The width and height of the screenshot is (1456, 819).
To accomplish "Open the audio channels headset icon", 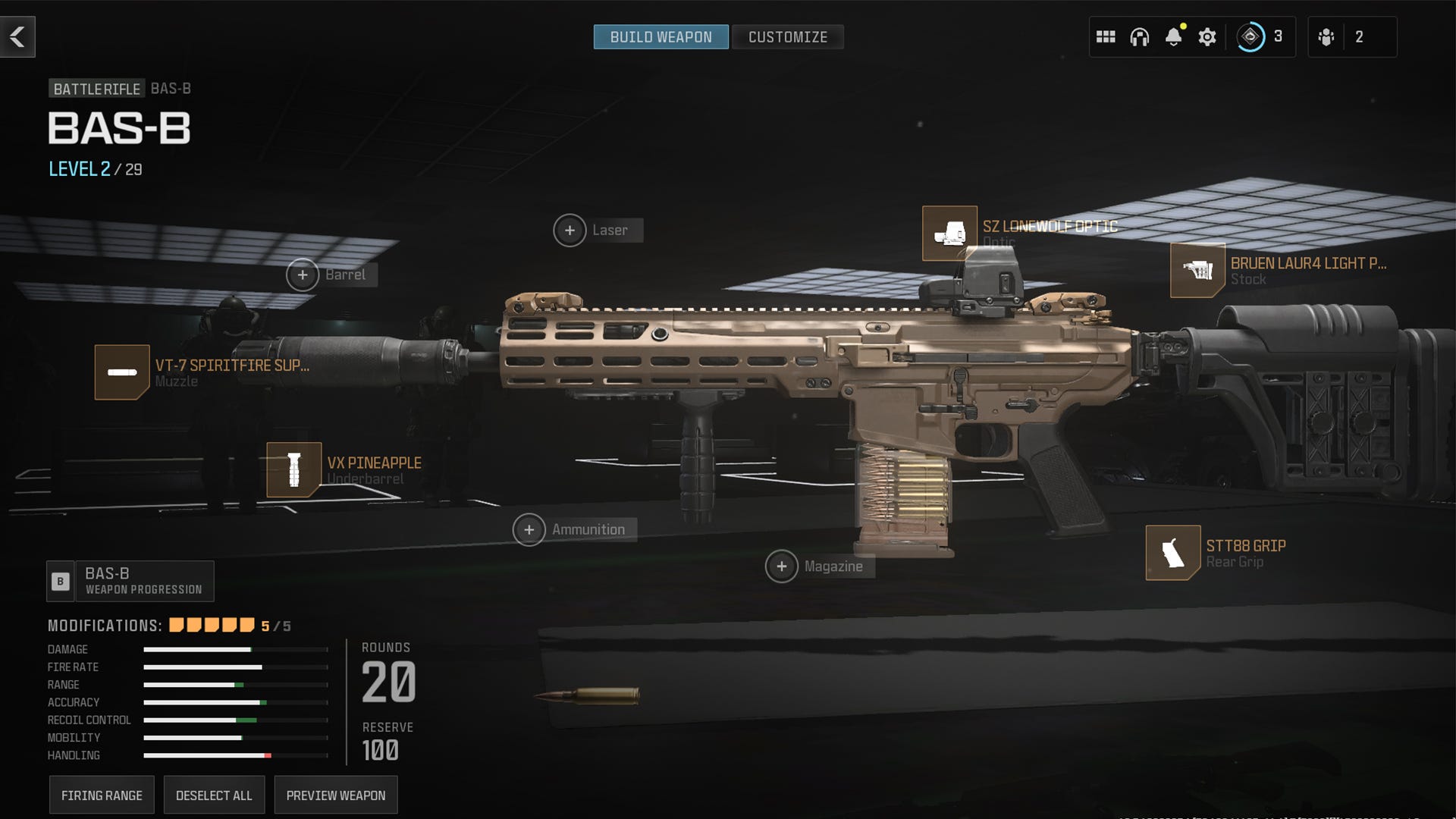I will 1141,36.
